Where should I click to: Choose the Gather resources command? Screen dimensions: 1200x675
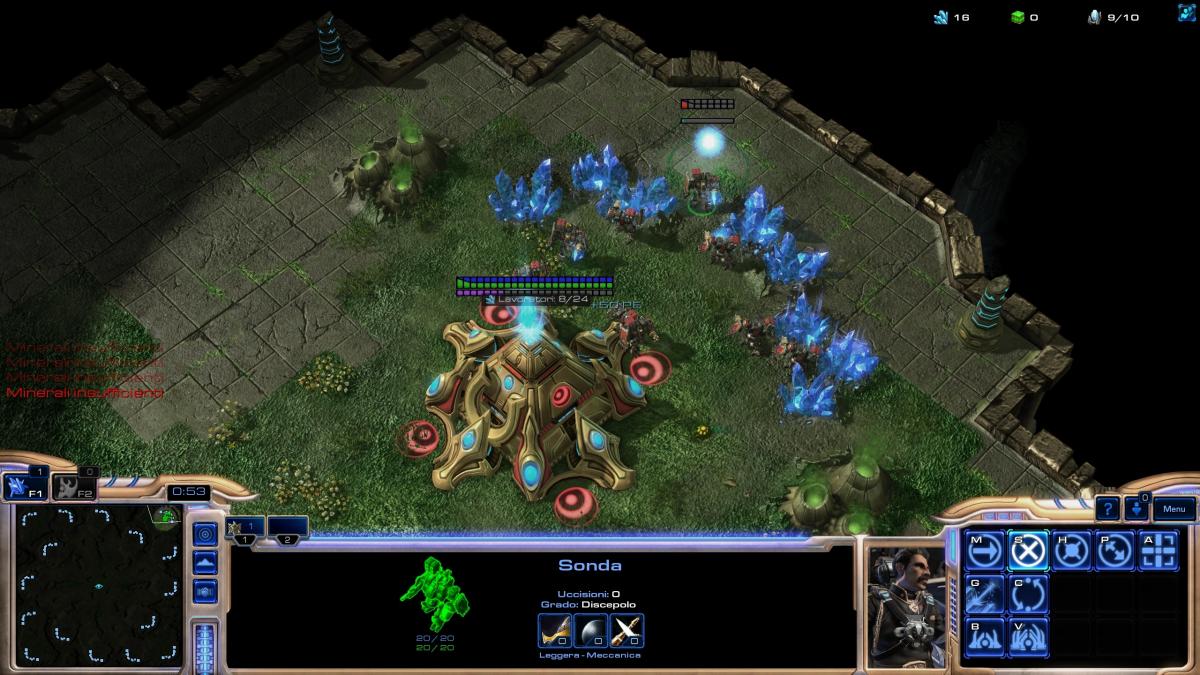(985, 594)
